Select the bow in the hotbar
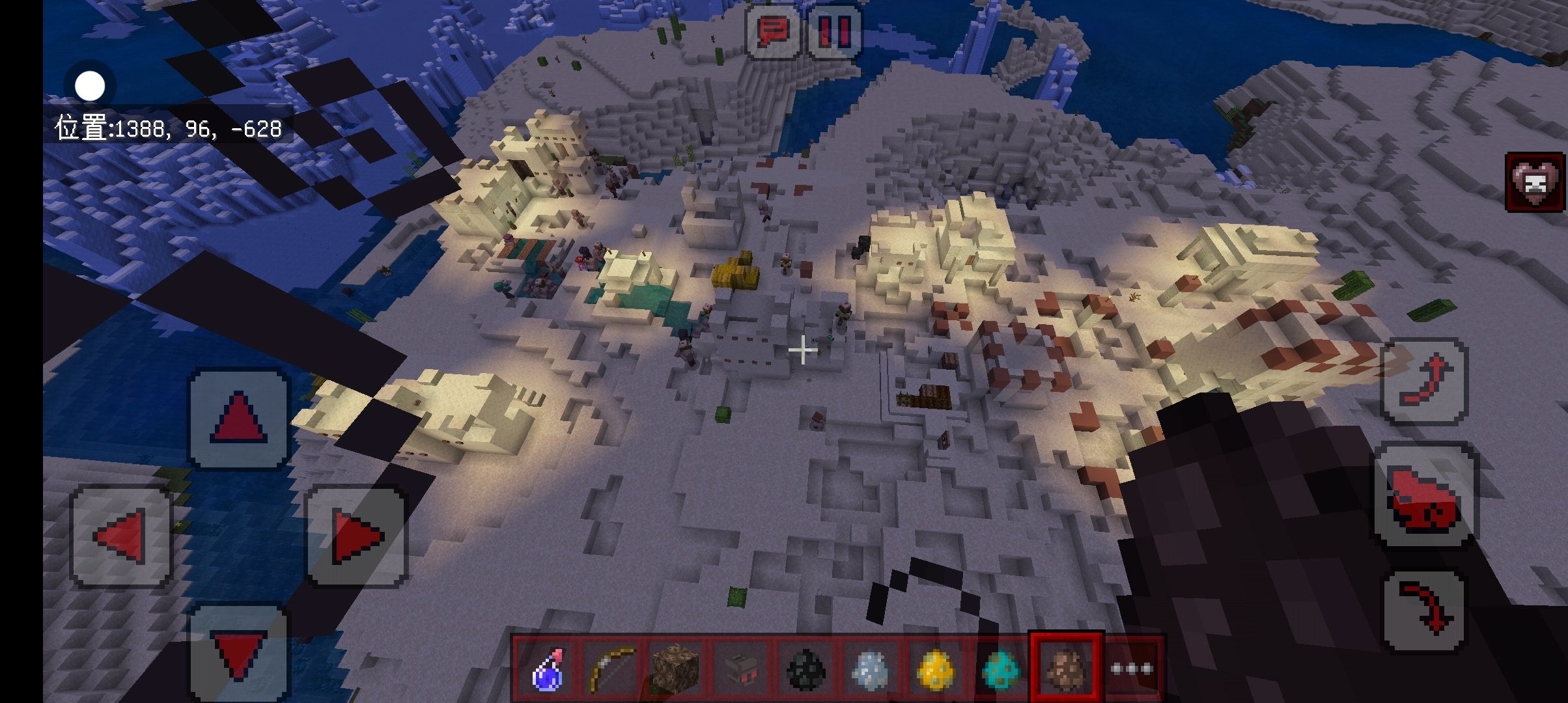Viewport: 1568px width, 703px height. [611, 669]
